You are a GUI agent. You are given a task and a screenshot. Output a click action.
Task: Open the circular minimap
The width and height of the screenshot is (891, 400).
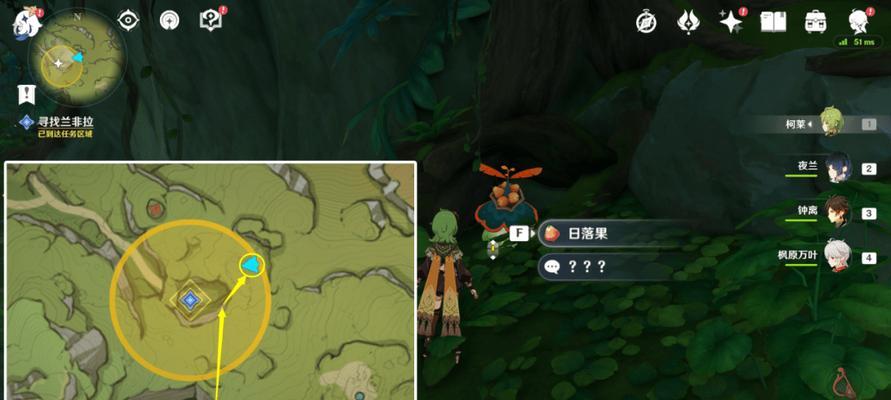point(77,62)
